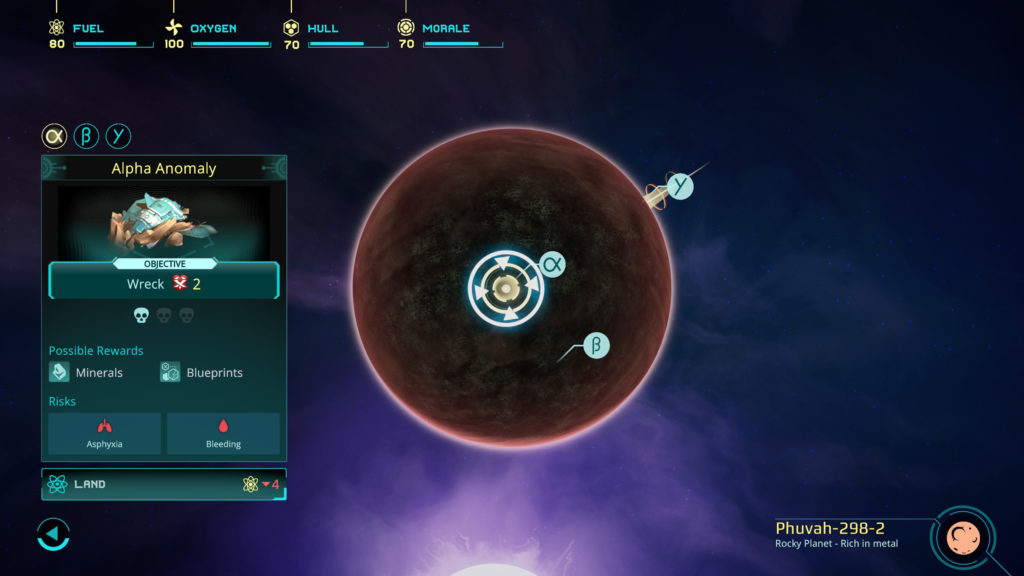Inspect the Minerals reward icon
The image size is (1024, 576).
pos(60,372)
